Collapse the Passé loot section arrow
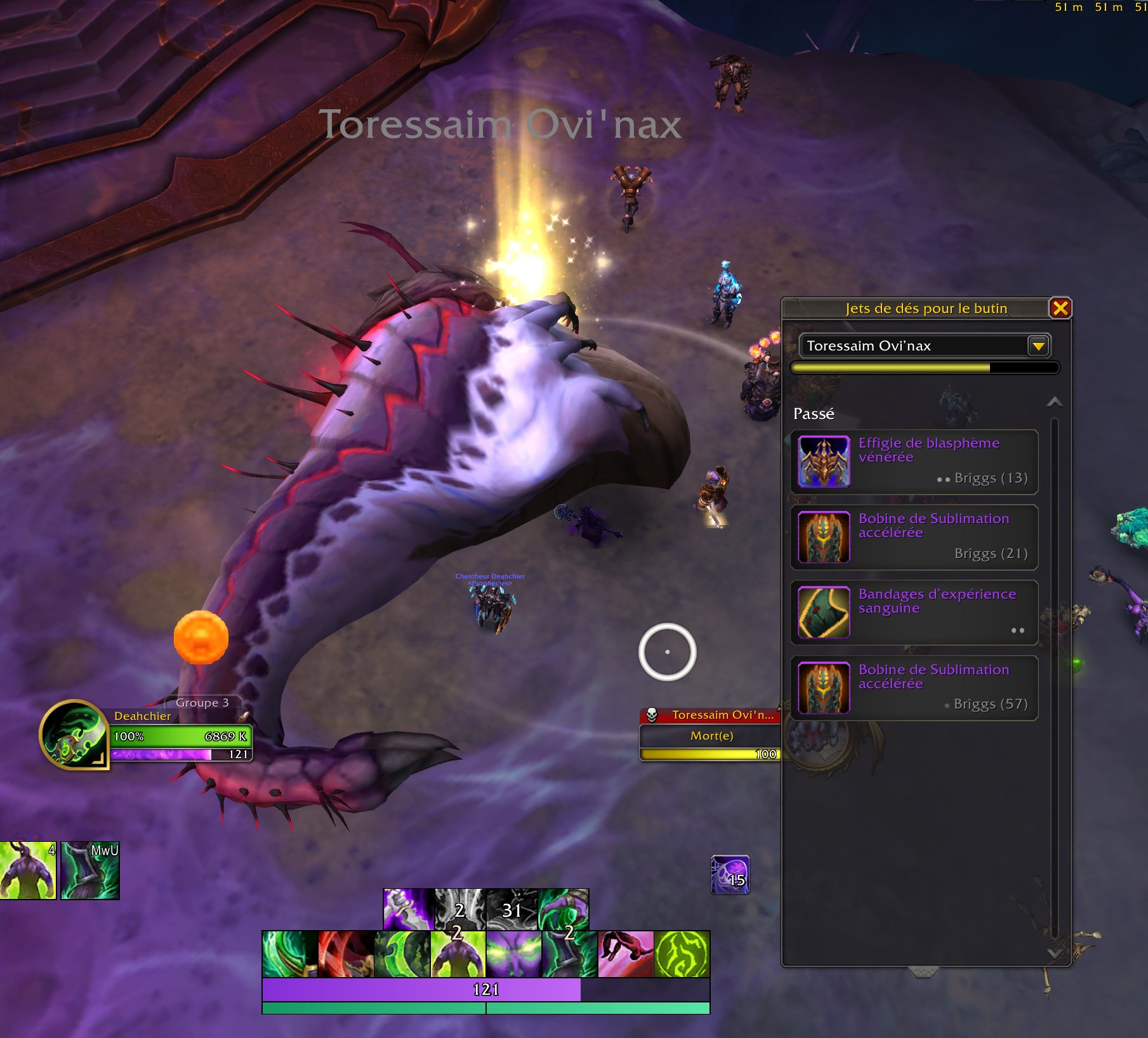 click(1054, 401)
